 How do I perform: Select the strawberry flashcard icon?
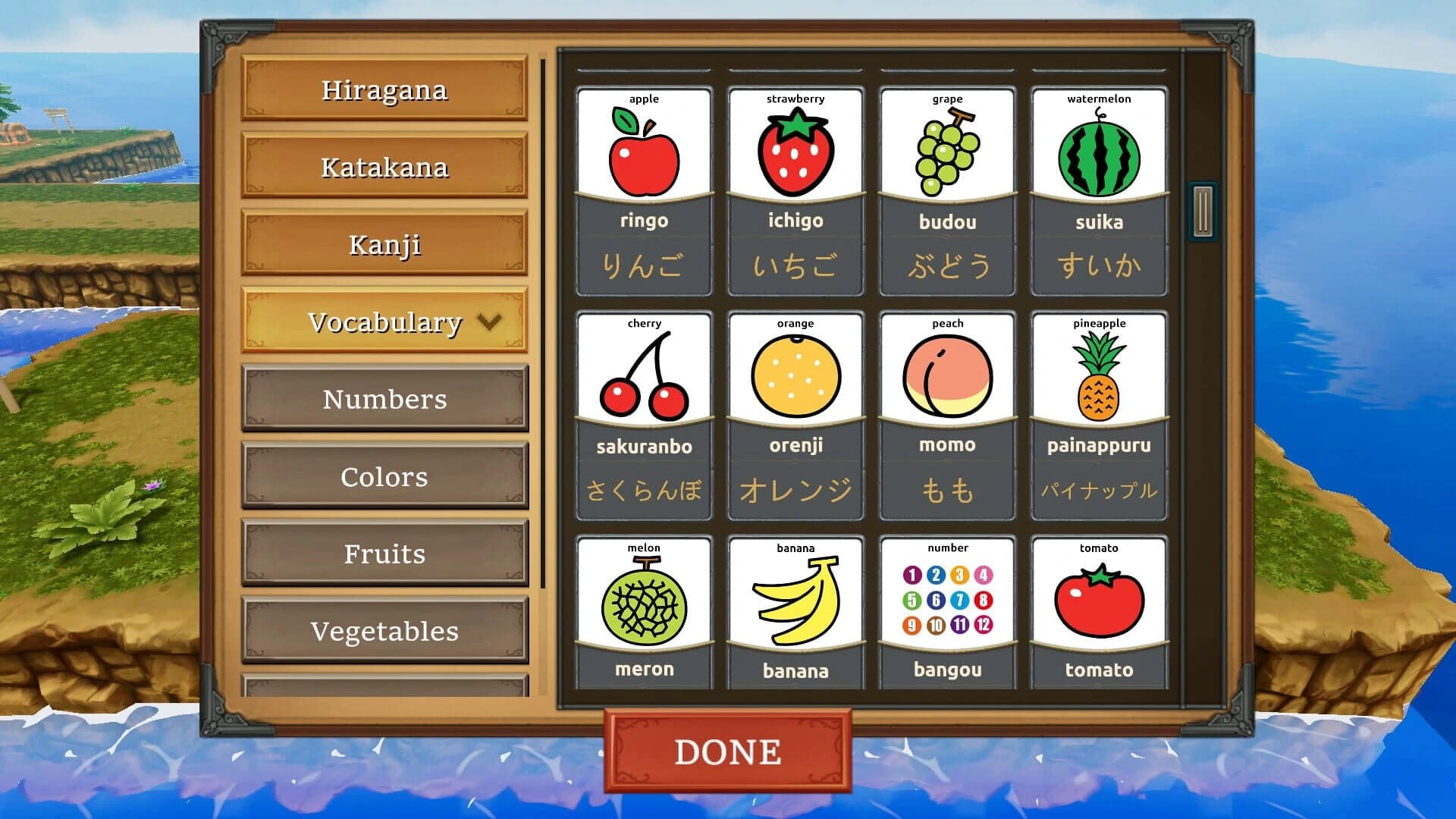pos(795,148)
